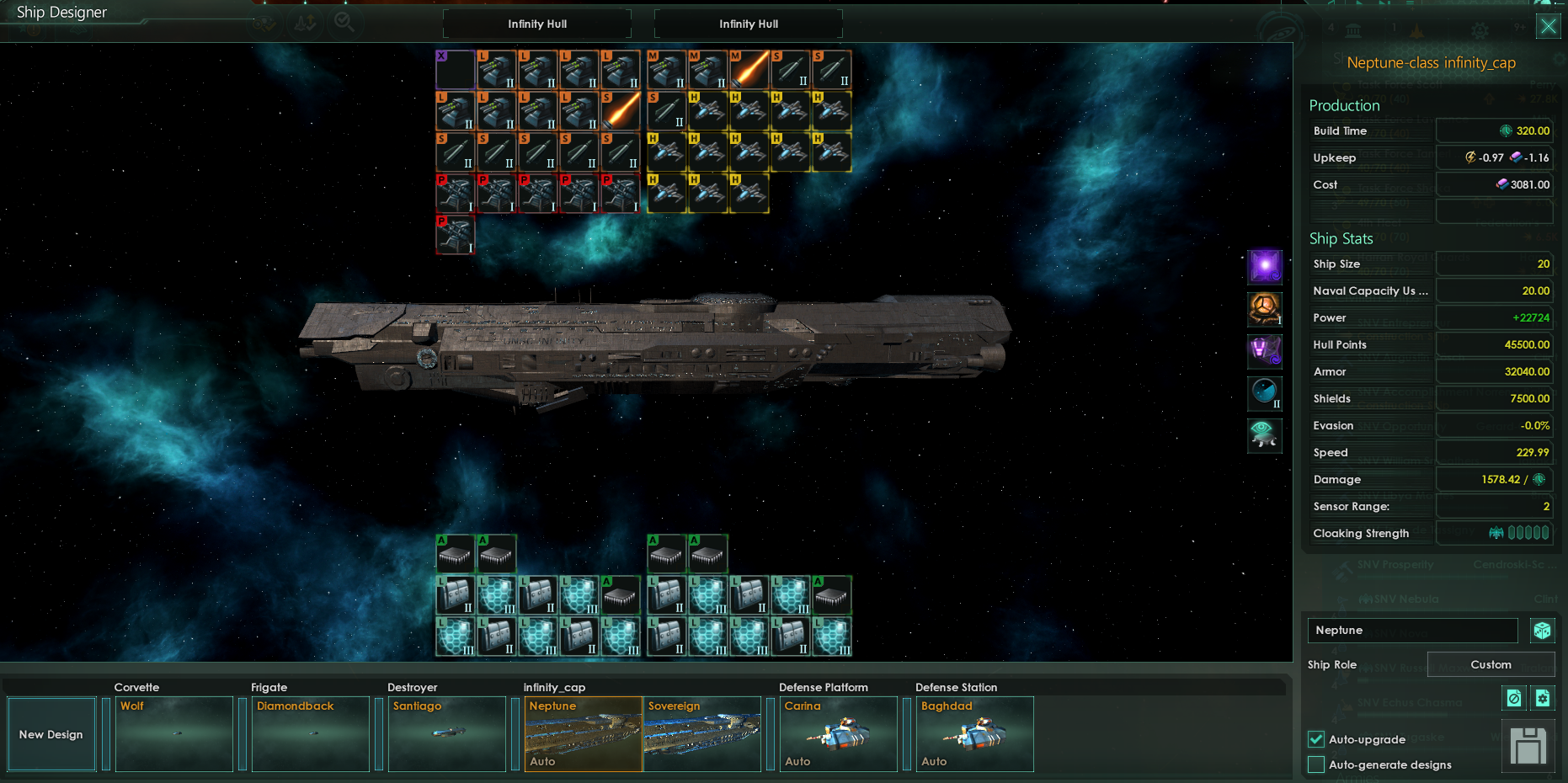The width and height of the screenshot is (1568, 783).
Task: Choose the Santiago destroyer design
Action: tap(446, 733)
